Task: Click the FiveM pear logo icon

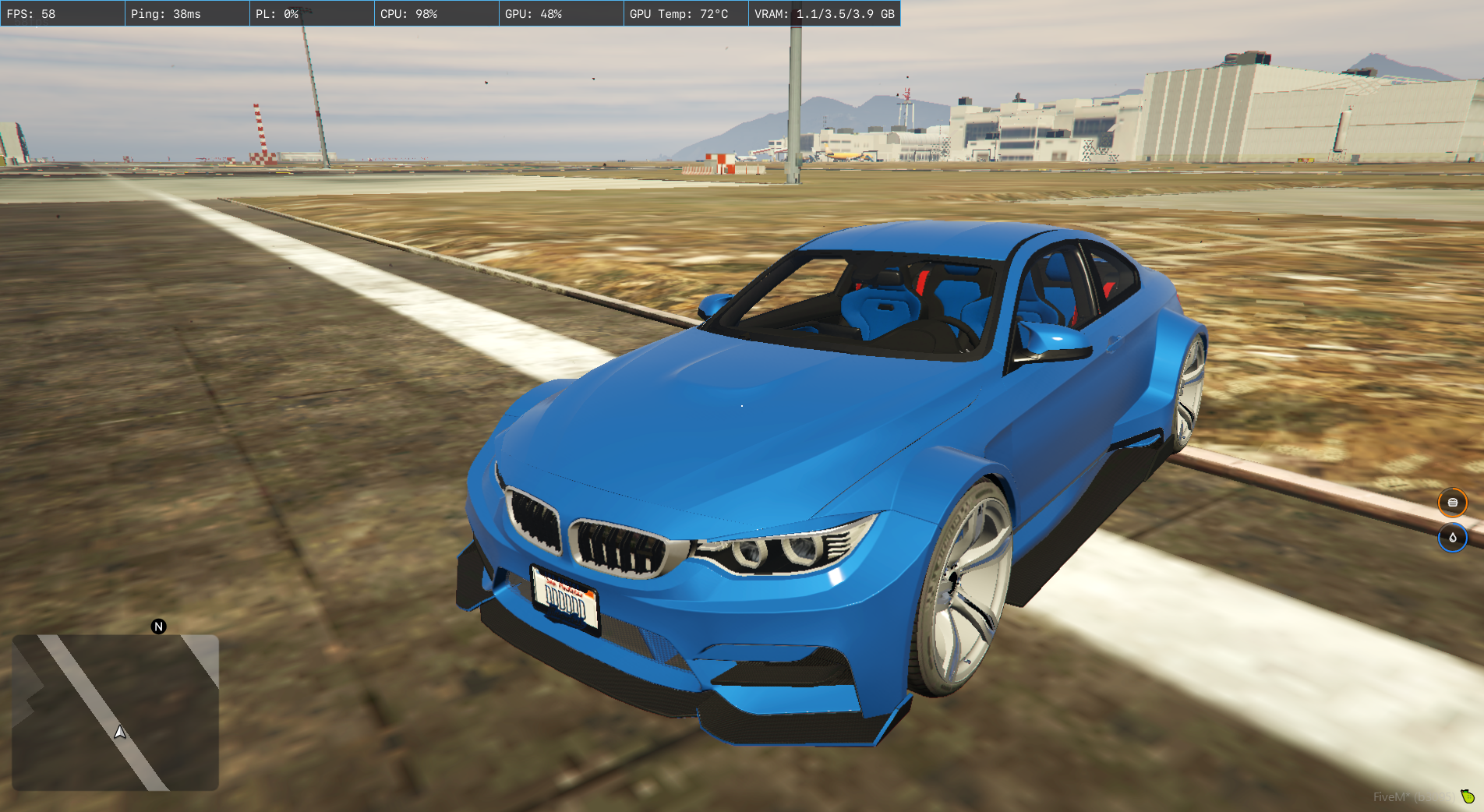Action: [x=1468, y=796]
